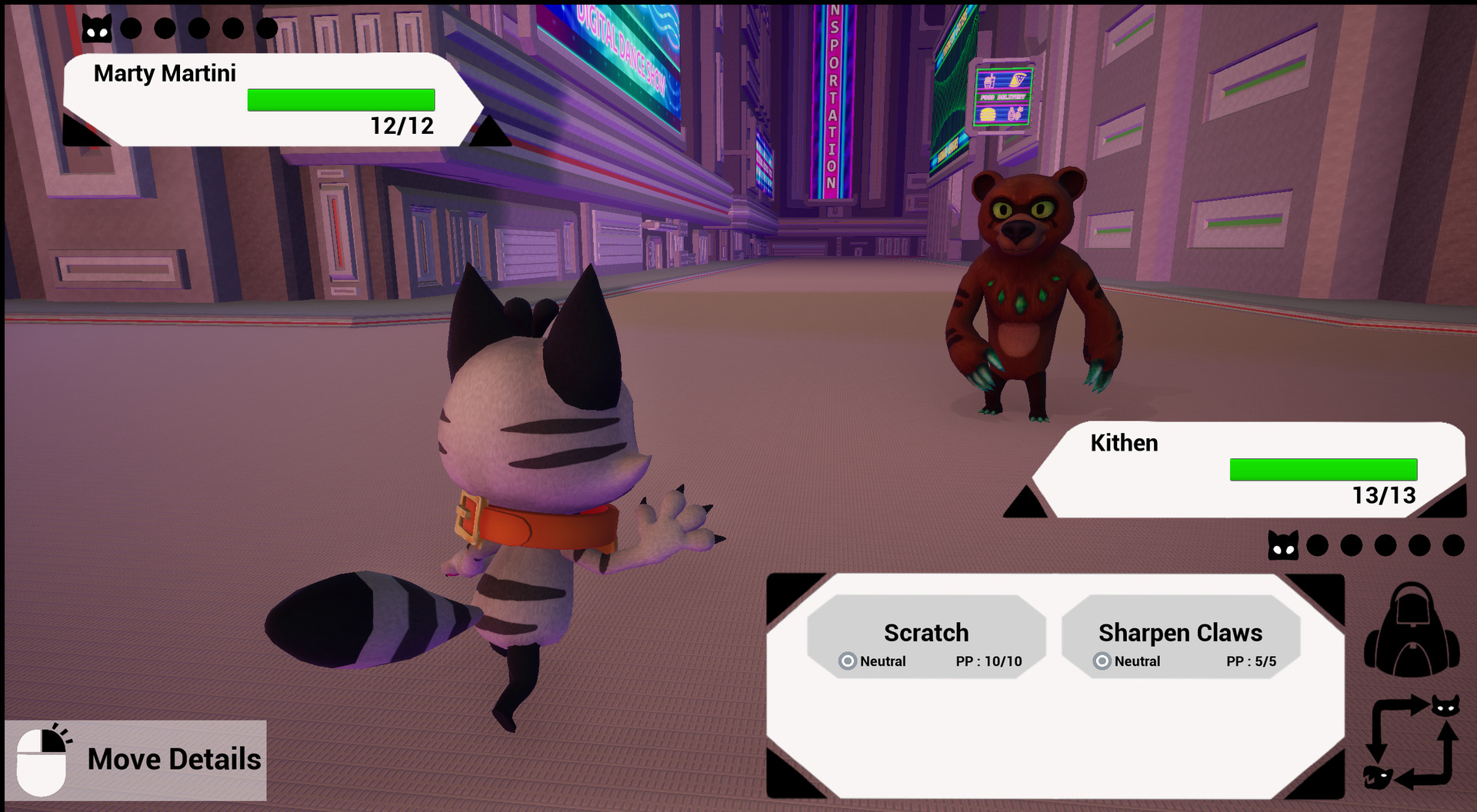Click the cat head icon beside Kithen's party dots

[x=1282, y=546]
